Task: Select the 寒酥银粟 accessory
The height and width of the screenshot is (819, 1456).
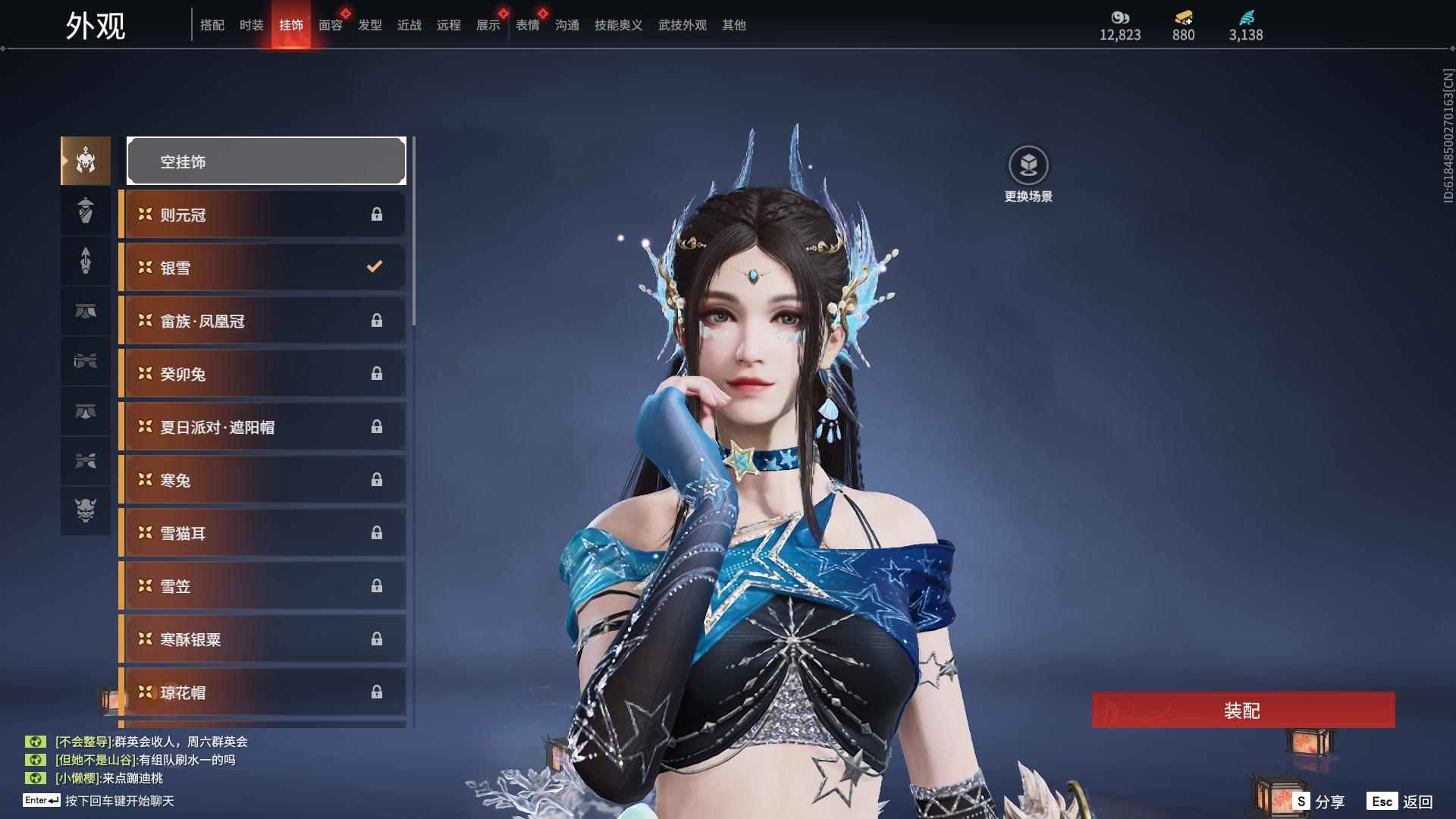Action: point(263,639)
